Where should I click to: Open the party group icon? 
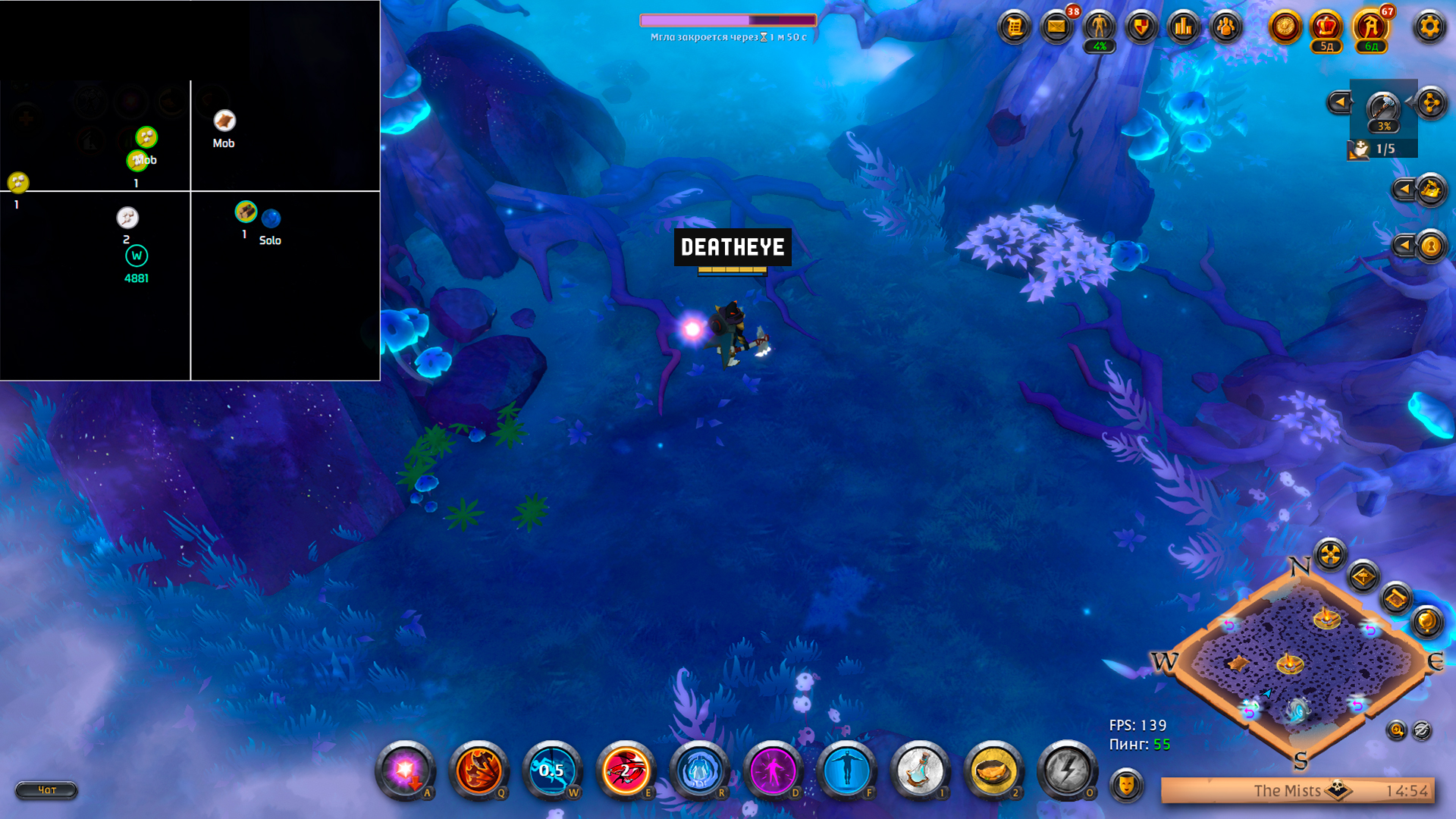click(x=1225, y=28)
